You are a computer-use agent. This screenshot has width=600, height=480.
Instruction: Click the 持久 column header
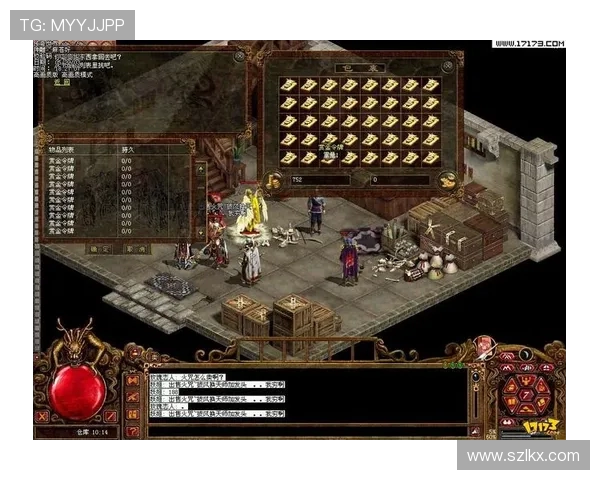point(127,148)
